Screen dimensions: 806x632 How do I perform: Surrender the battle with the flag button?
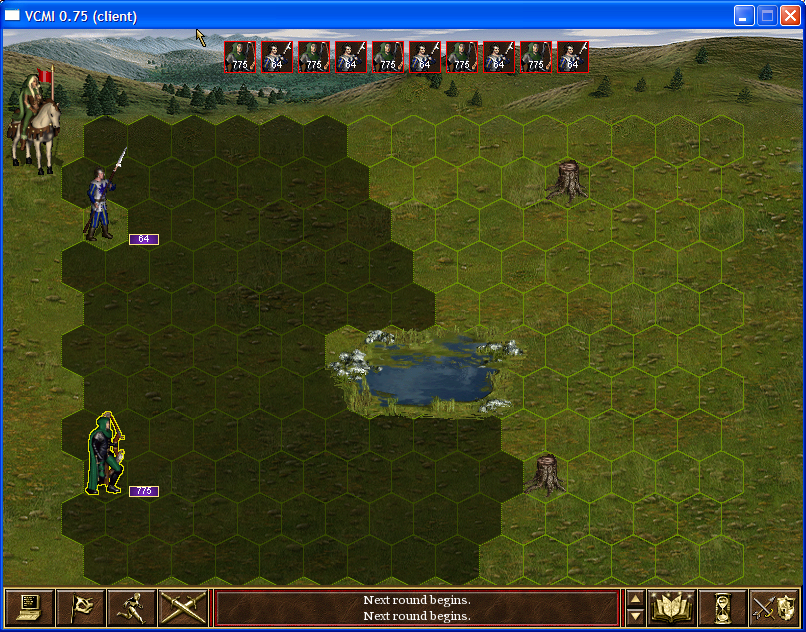(80, 607)
